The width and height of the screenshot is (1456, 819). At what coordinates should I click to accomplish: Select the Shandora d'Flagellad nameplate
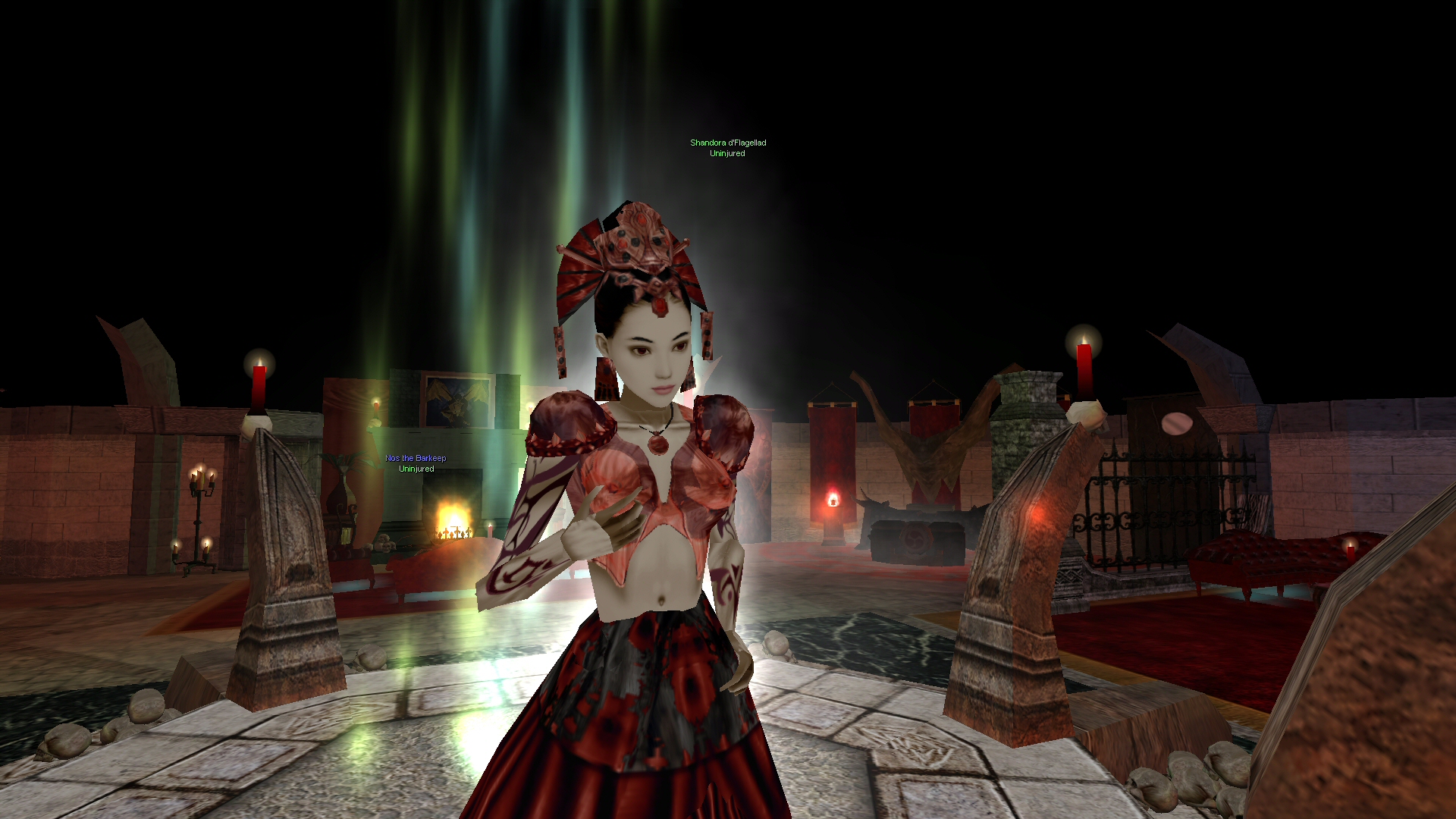[727, 143]
